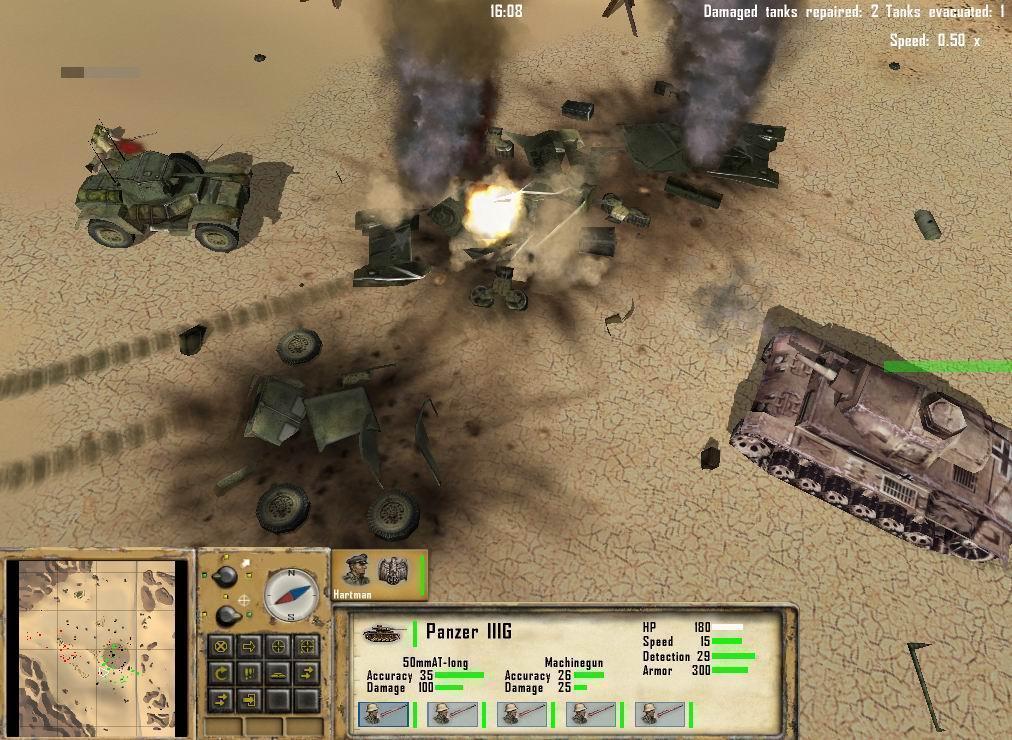
Task: Activate the stop command (circled X)
Action: click(x=222, y=647)
